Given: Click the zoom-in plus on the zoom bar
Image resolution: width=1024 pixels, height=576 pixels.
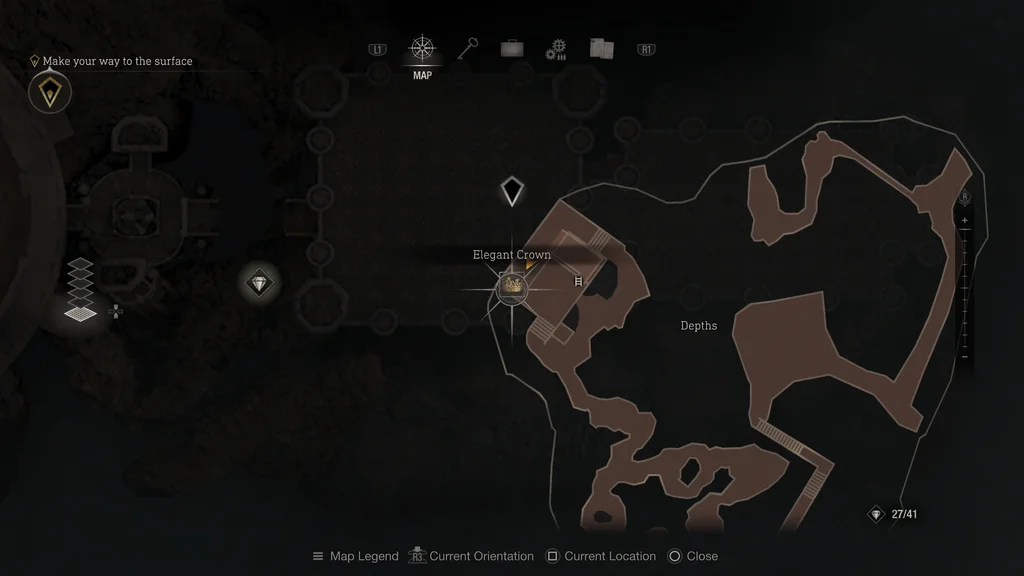Looking at the screenshot, I should coord(964,220).
